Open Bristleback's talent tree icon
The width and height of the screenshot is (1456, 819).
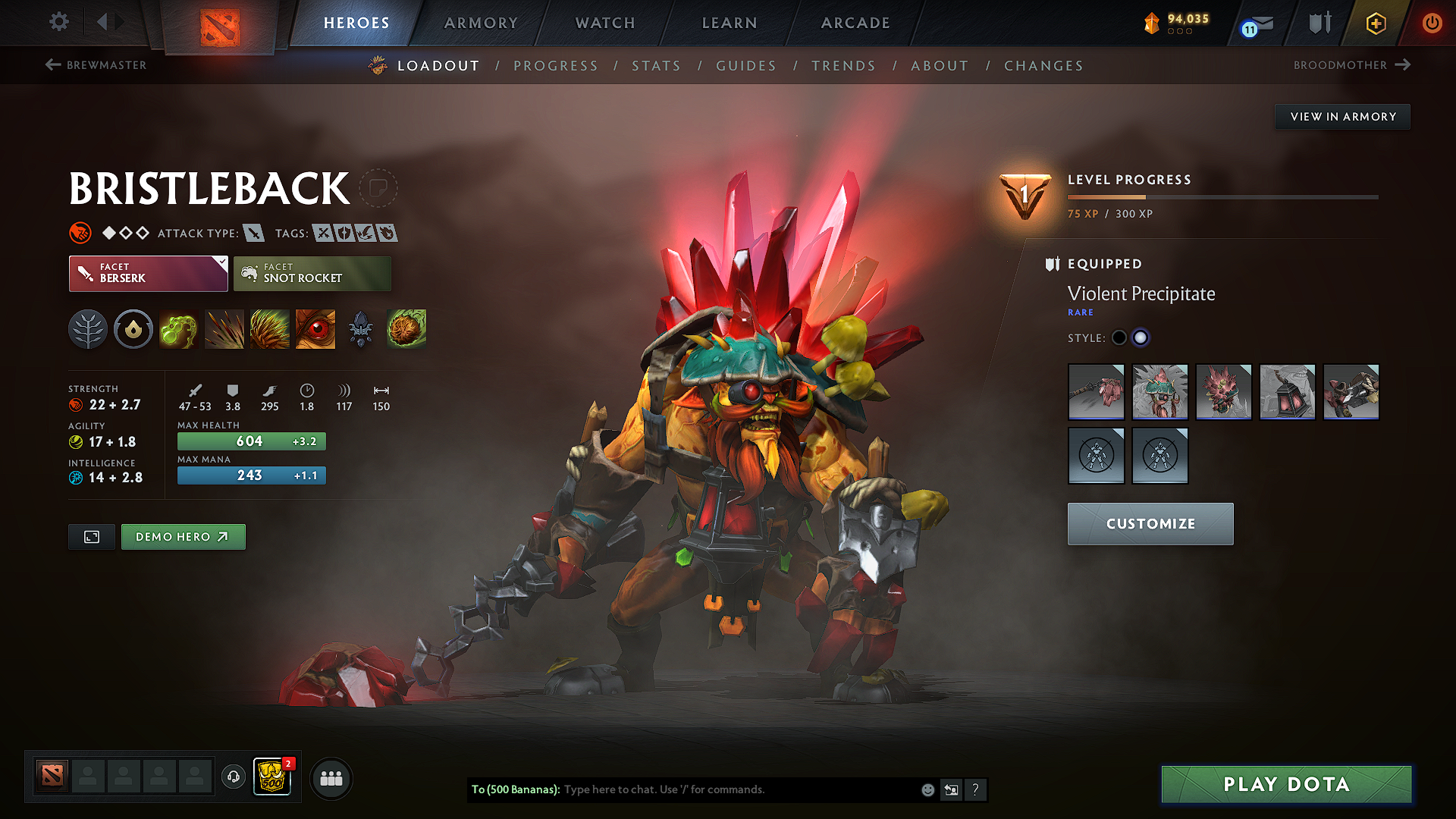click(88, 329)
